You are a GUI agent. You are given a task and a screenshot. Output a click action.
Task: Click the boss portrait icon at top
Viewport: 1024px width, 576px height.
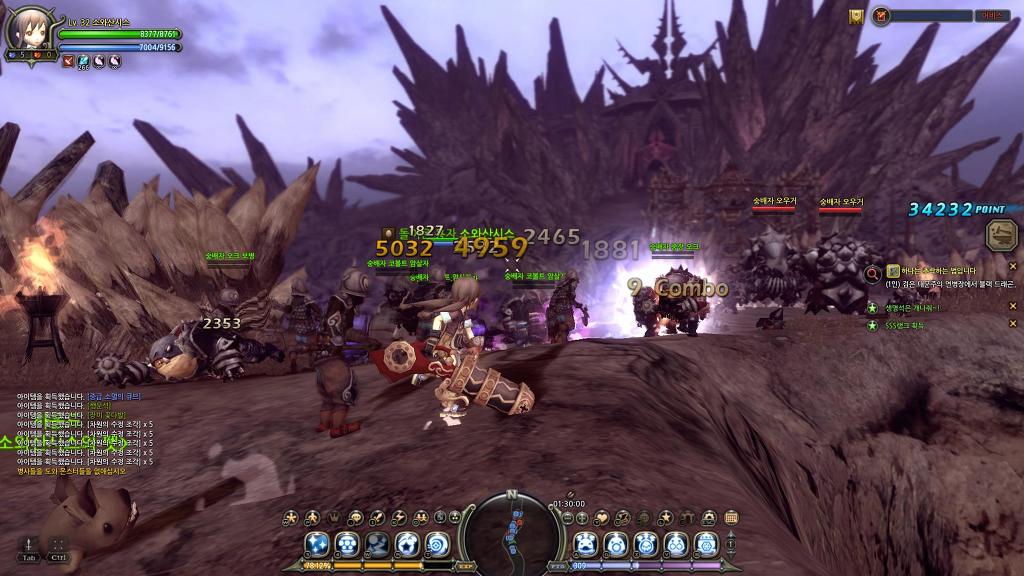880,16
